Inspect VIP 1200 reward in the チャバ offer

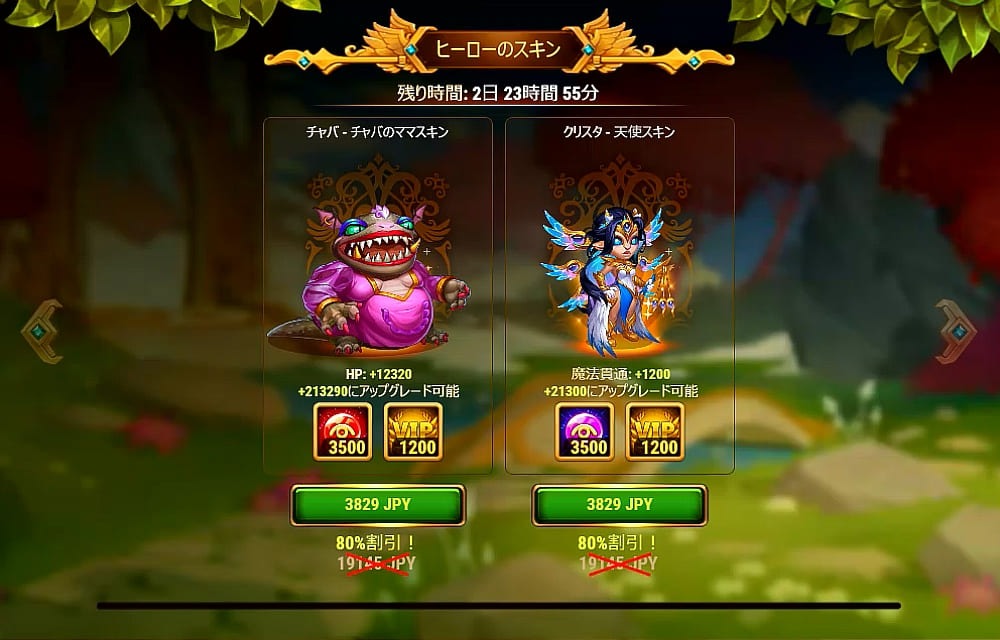pos(413,432)
